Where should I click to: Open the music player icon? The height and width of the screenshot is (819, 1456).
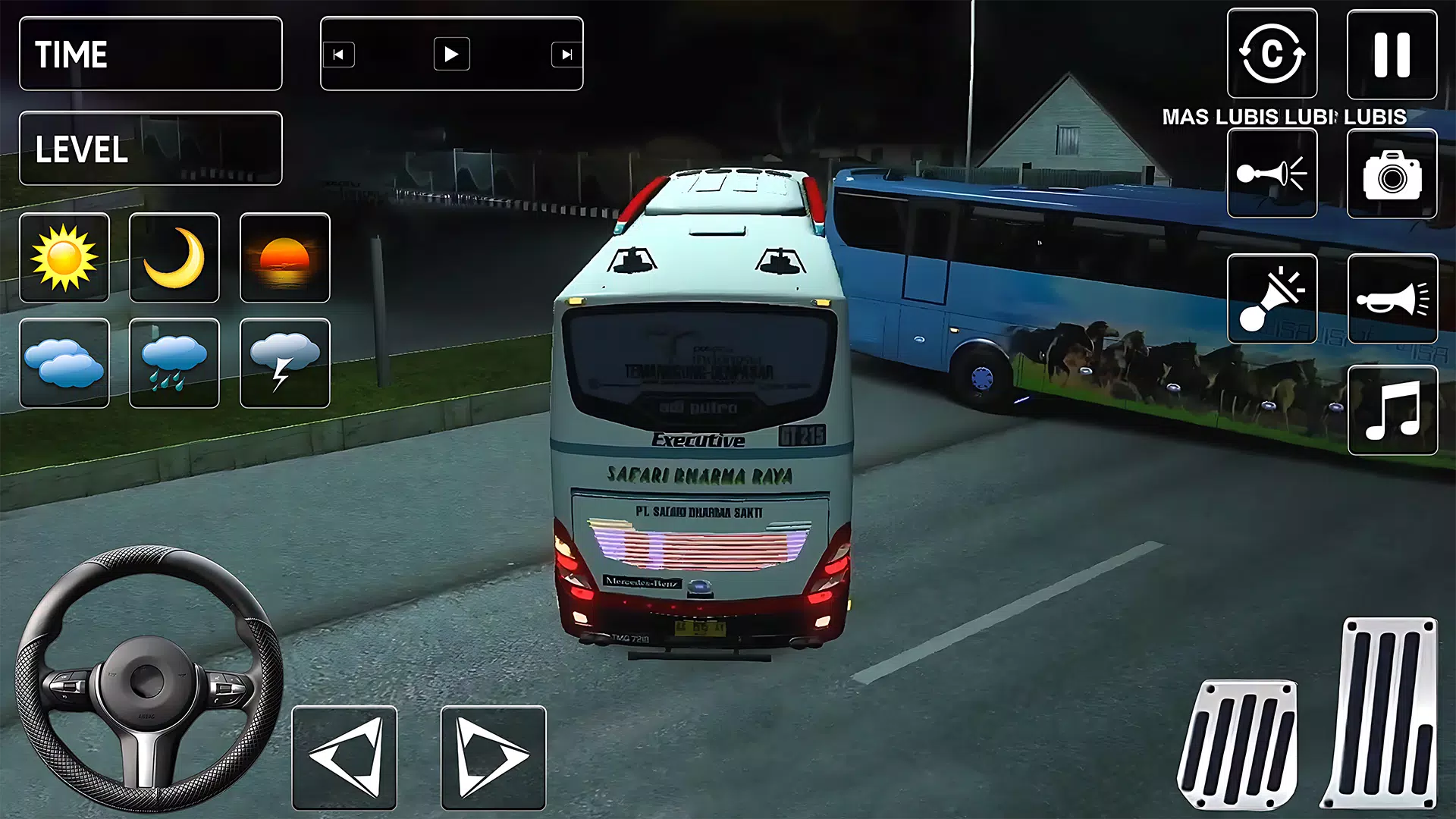pos(1392,409)
